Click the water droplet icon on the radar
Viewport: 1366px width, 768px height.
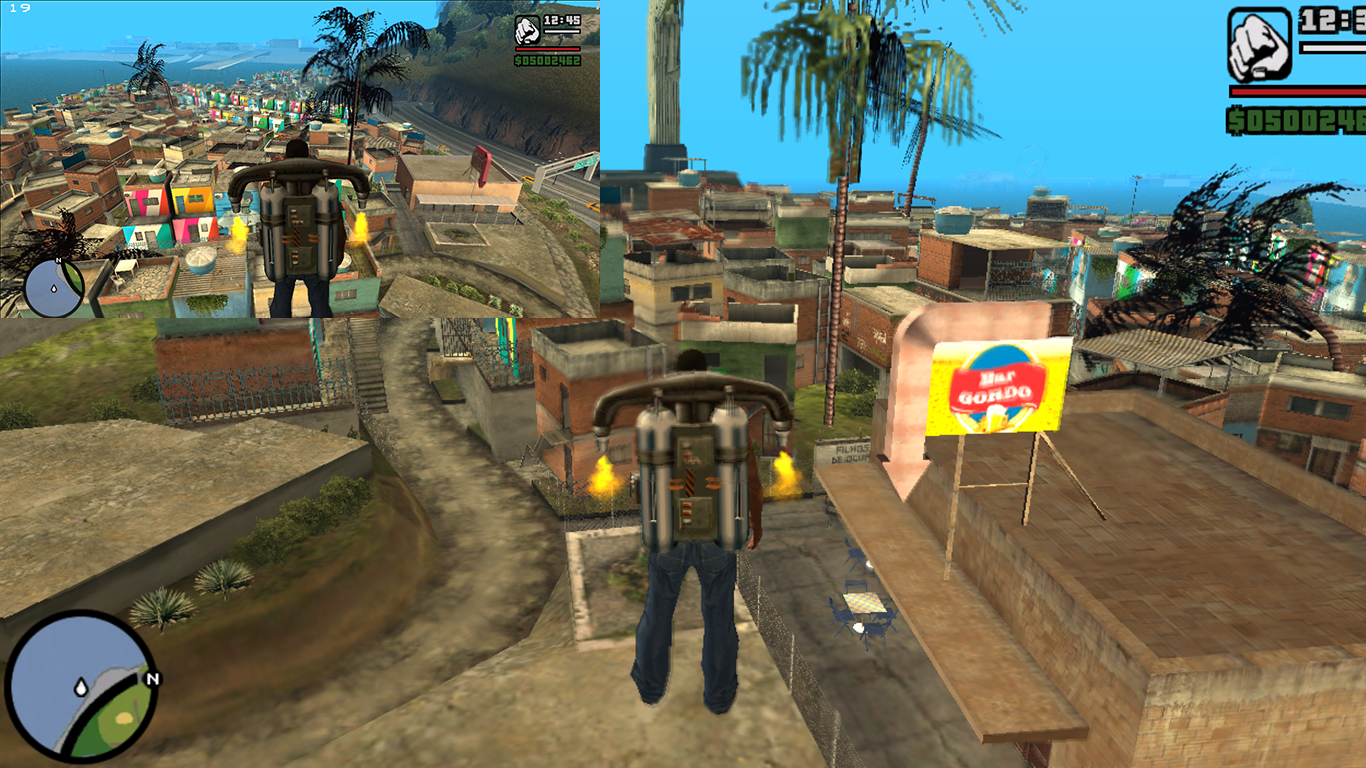point(81,687)
